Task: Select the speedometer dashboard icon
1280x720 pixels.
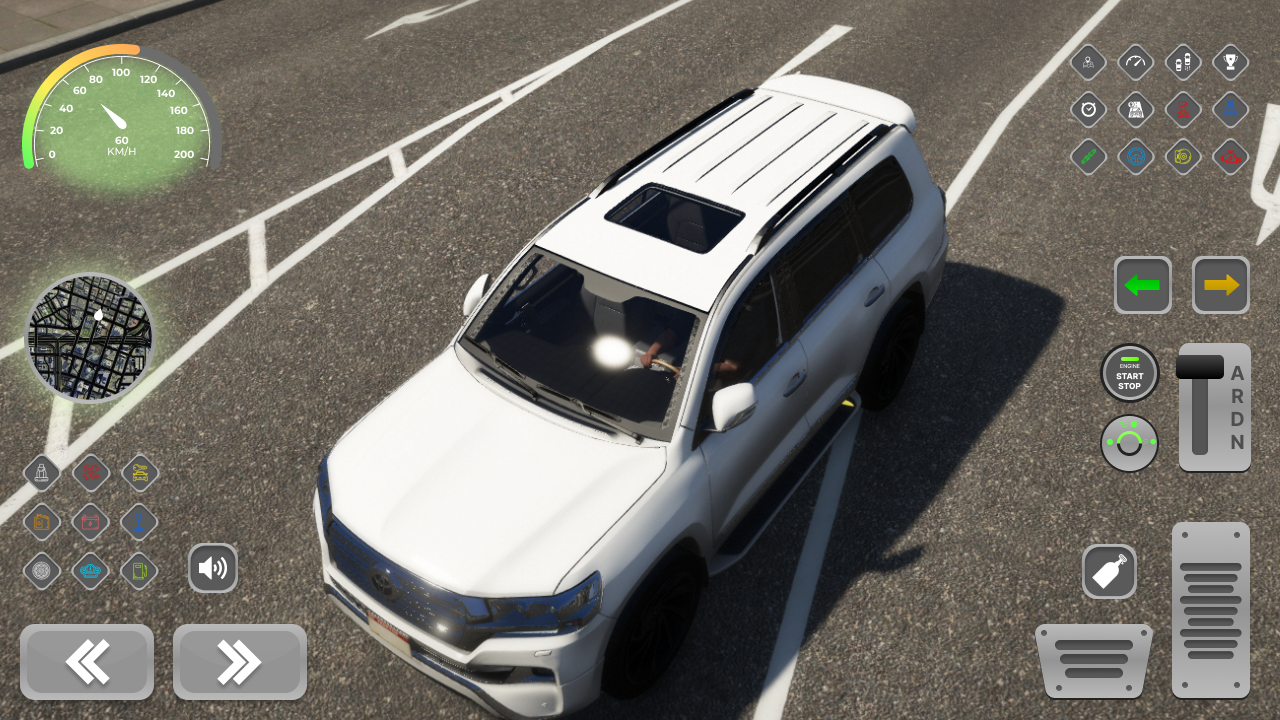Action: point(1135,62)
